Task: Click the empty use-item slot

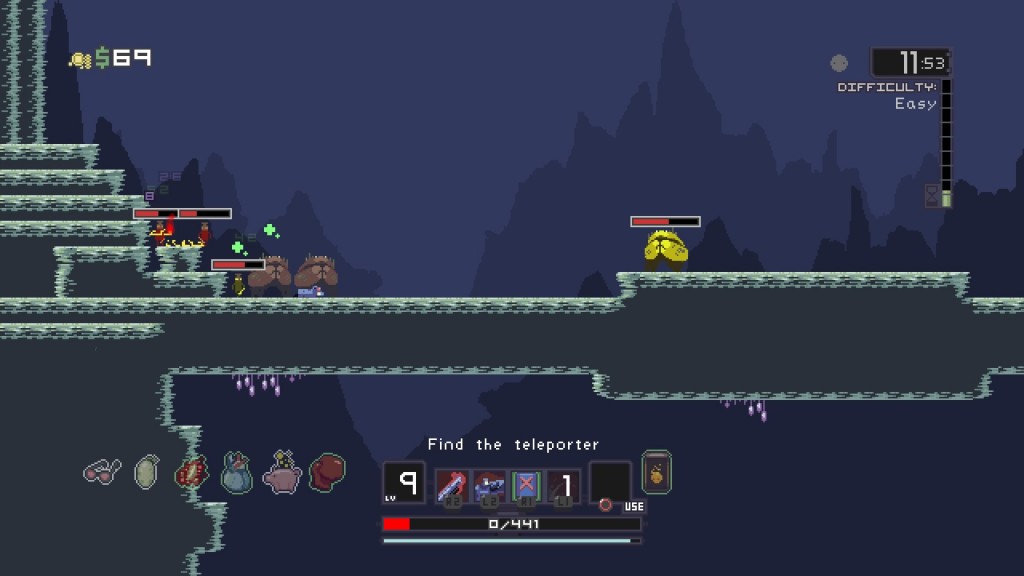Action: (610, 482)
